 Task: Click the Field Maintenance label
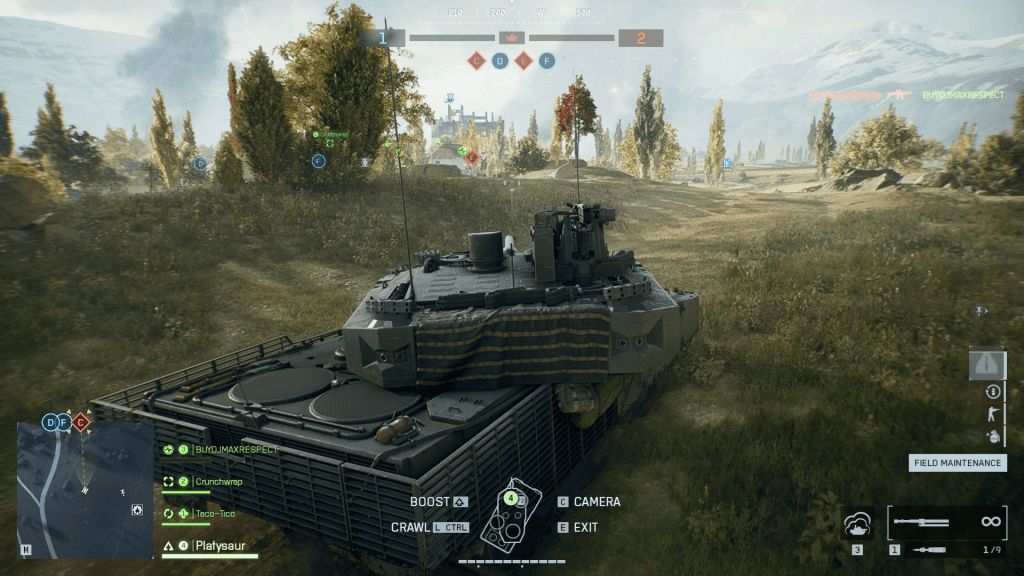coord(957,463)
